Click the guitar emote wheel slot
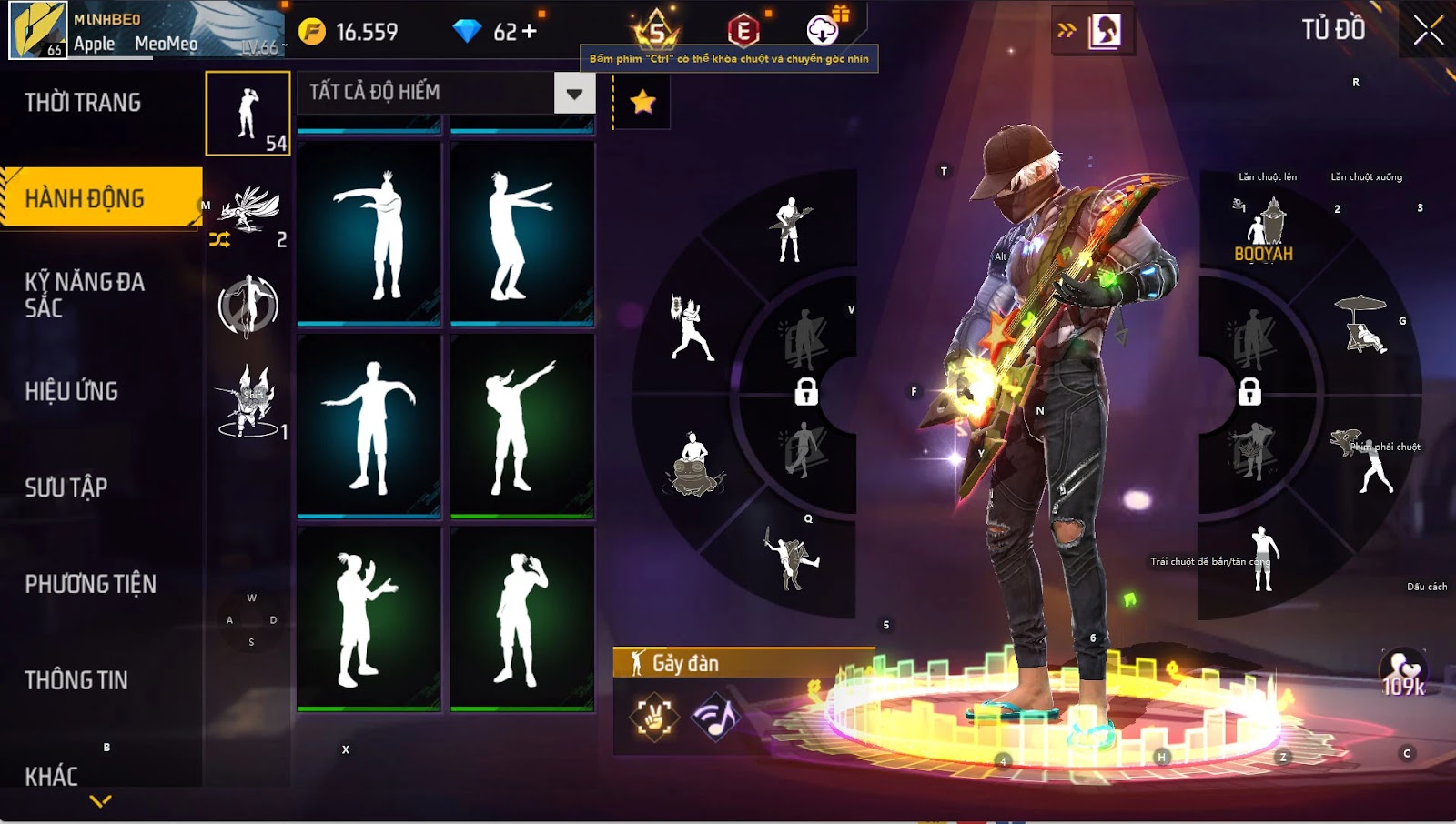 click(x=790, y=230)
